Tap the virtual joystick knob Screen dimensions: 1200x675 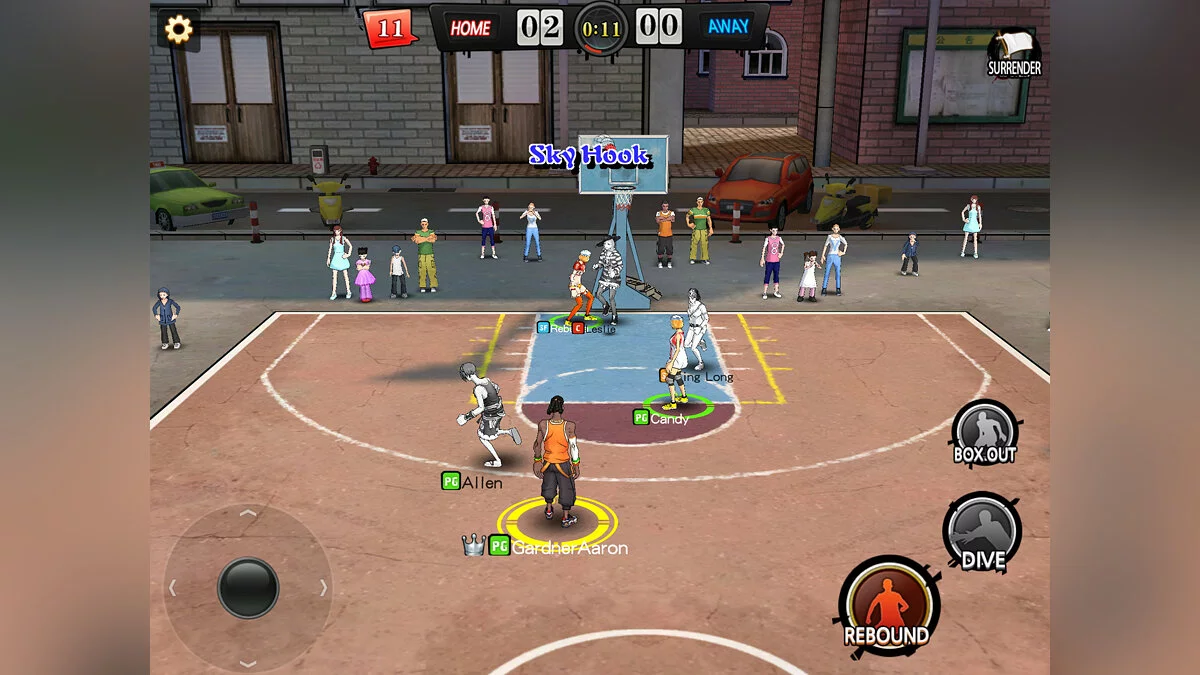(x=248, y=587)
